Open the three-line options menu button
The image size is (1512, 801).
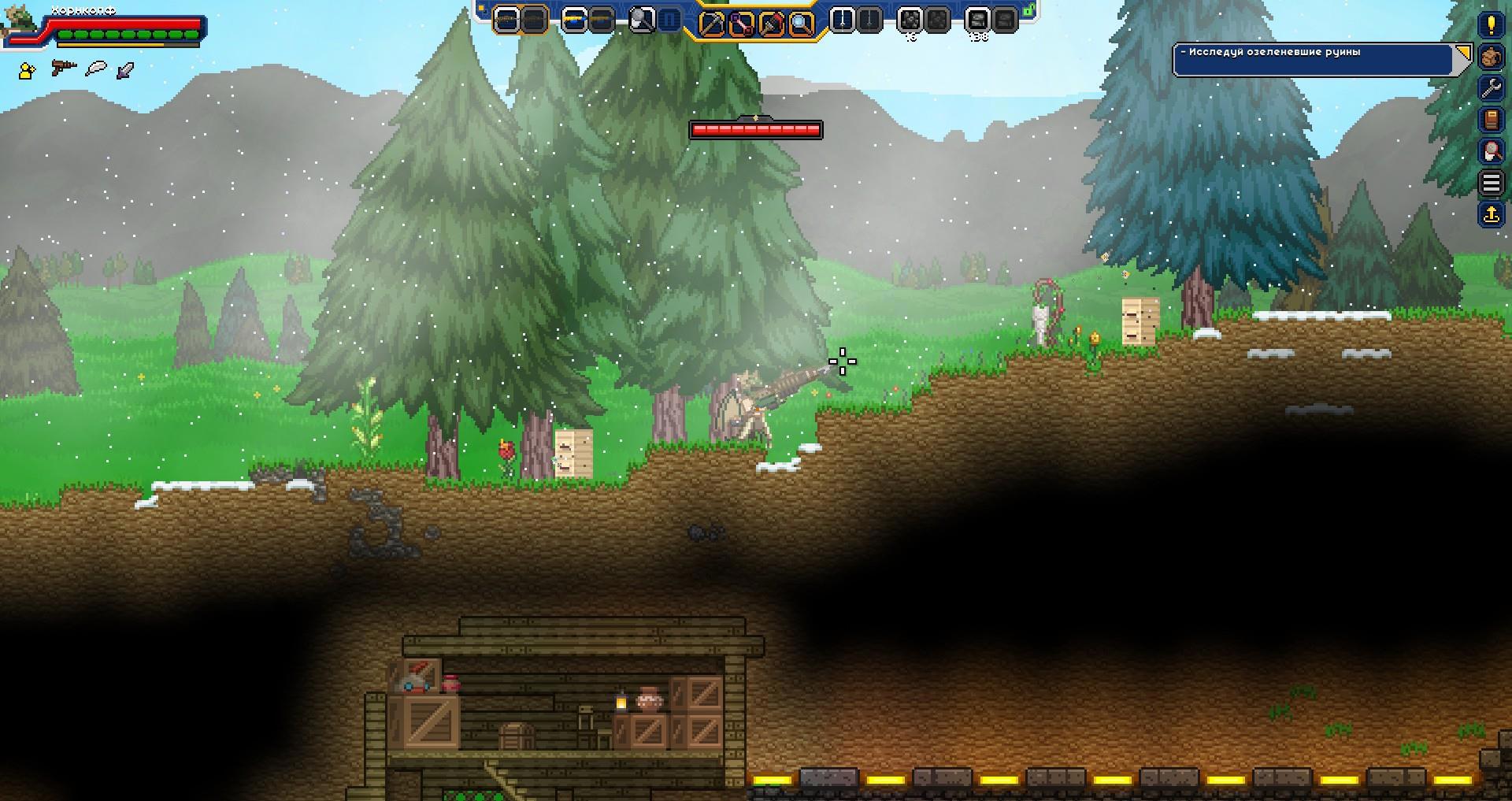click(1491, 183)
